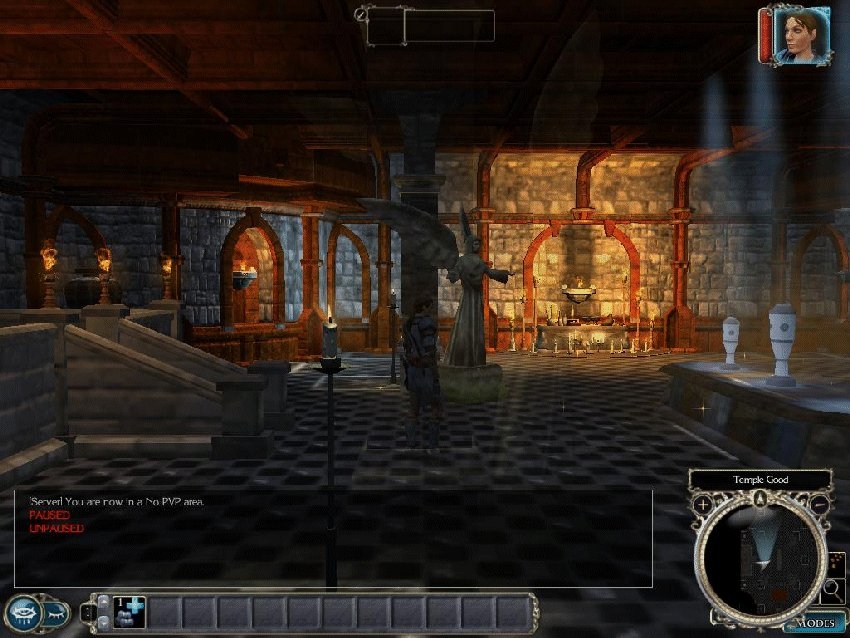This screenshot has height=638, width=850.
Task: Open the Modes menu
Action: pyautogui.click(x=812, y=623)
